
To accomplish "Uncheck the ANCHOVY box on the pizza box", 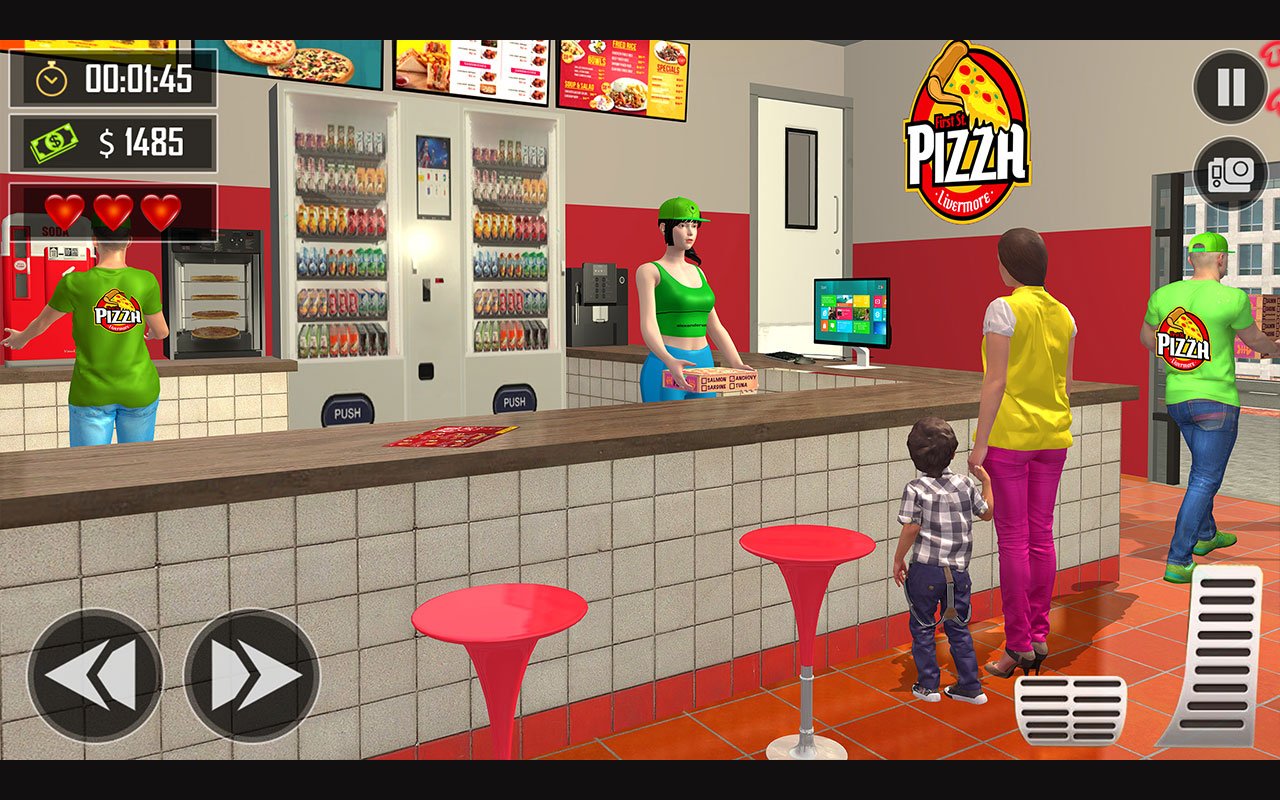I will [732, 379].
